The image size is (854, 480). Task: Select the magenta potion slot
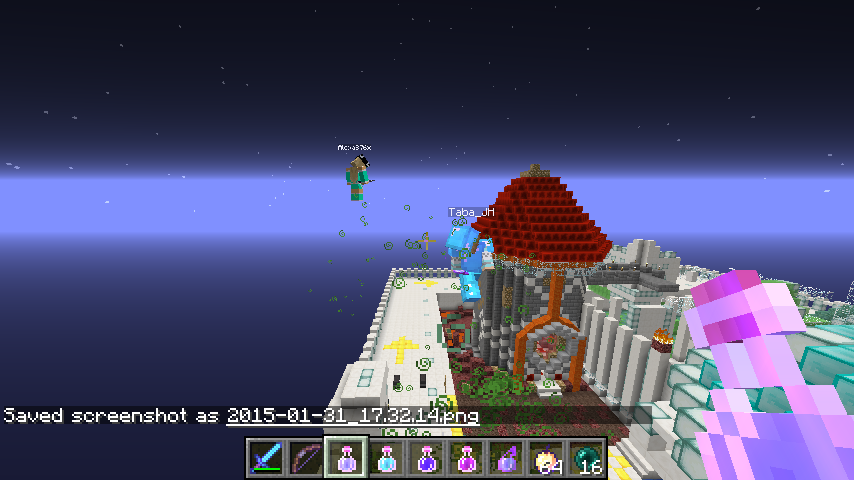point(466,459)
